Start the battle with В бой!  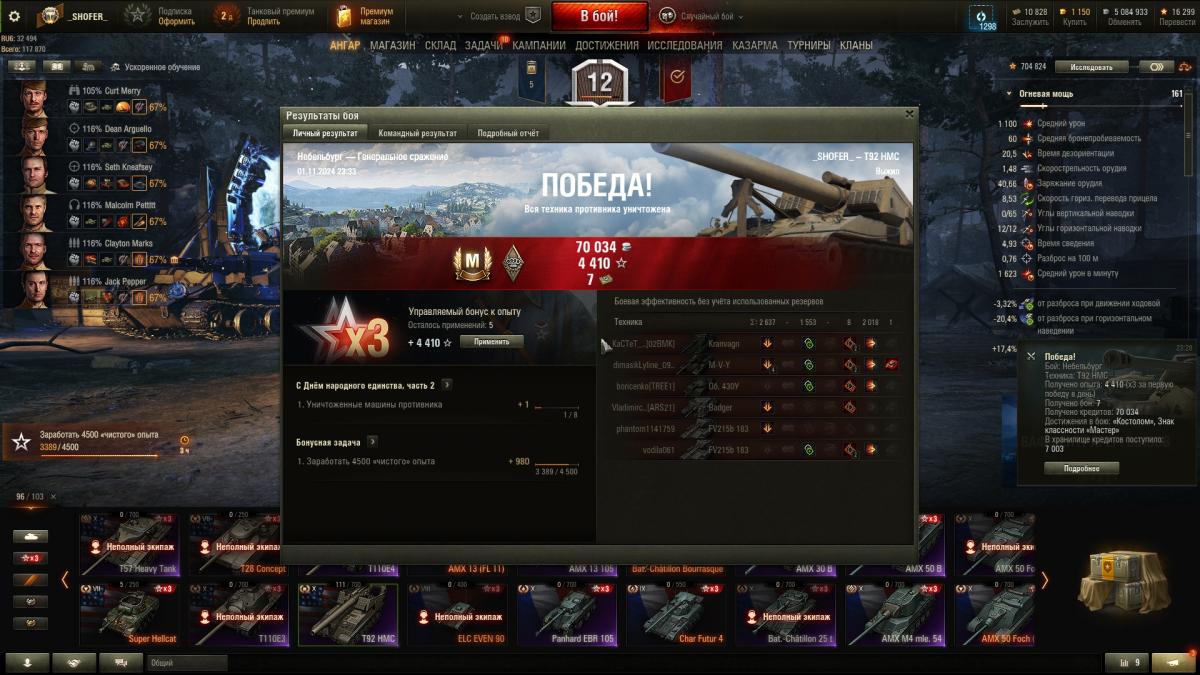(599, 16)
